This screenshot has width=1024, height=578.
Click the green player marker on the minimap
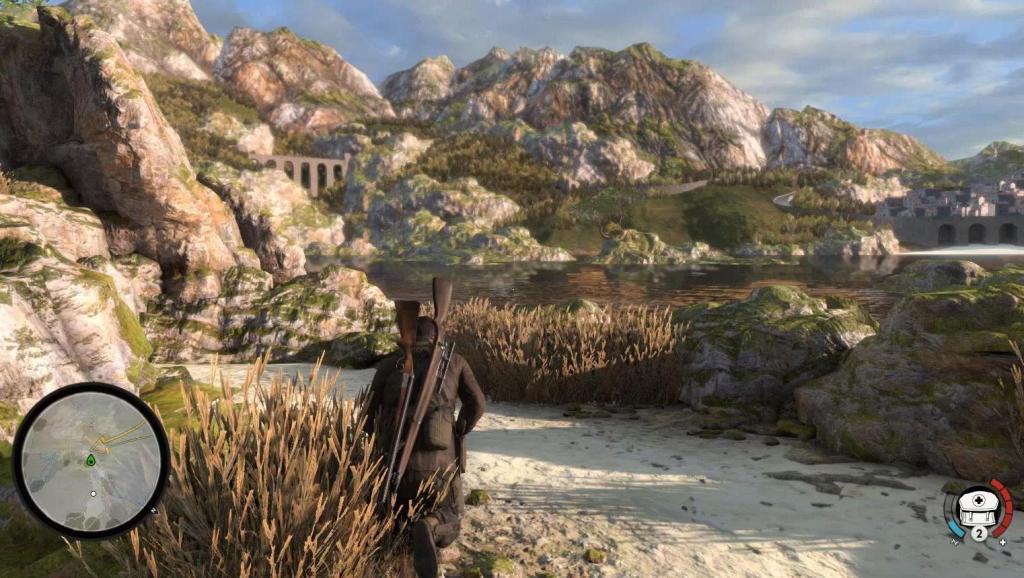(91, 460)
